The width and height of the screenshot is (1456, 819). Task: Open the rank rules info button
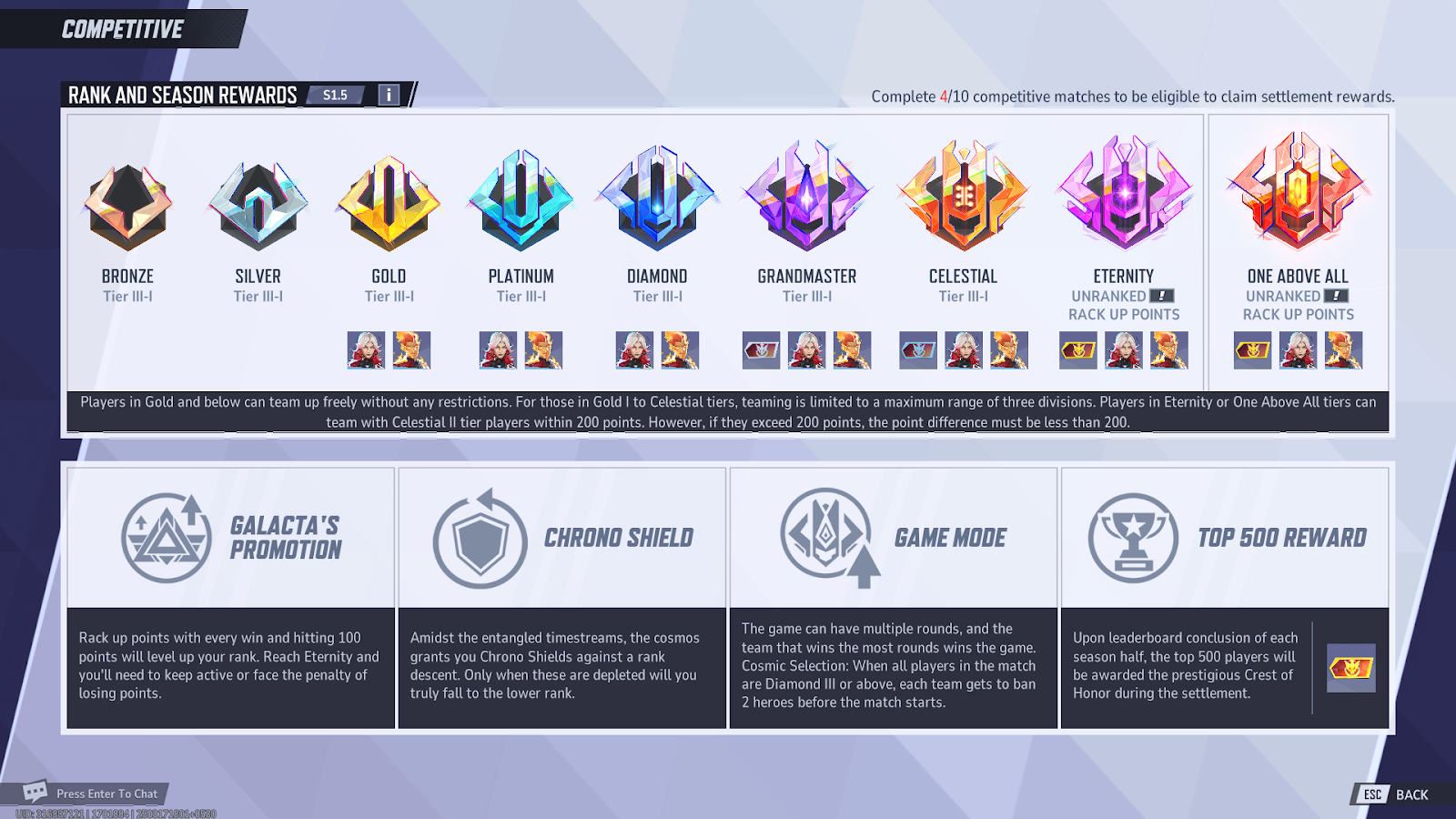[x=389, y=94]
